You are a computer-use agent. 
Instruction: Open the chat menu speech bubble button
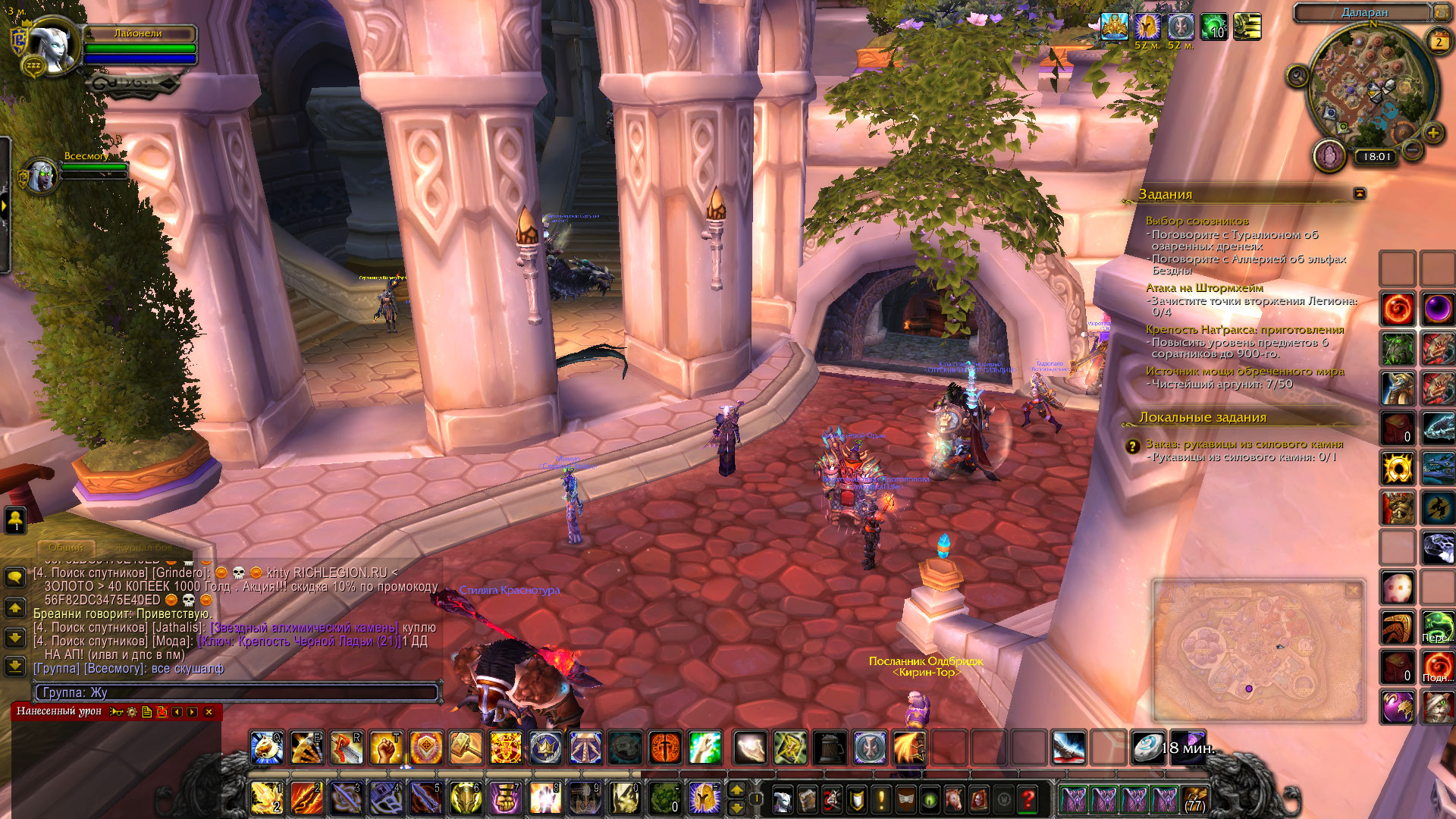point(14,578)
